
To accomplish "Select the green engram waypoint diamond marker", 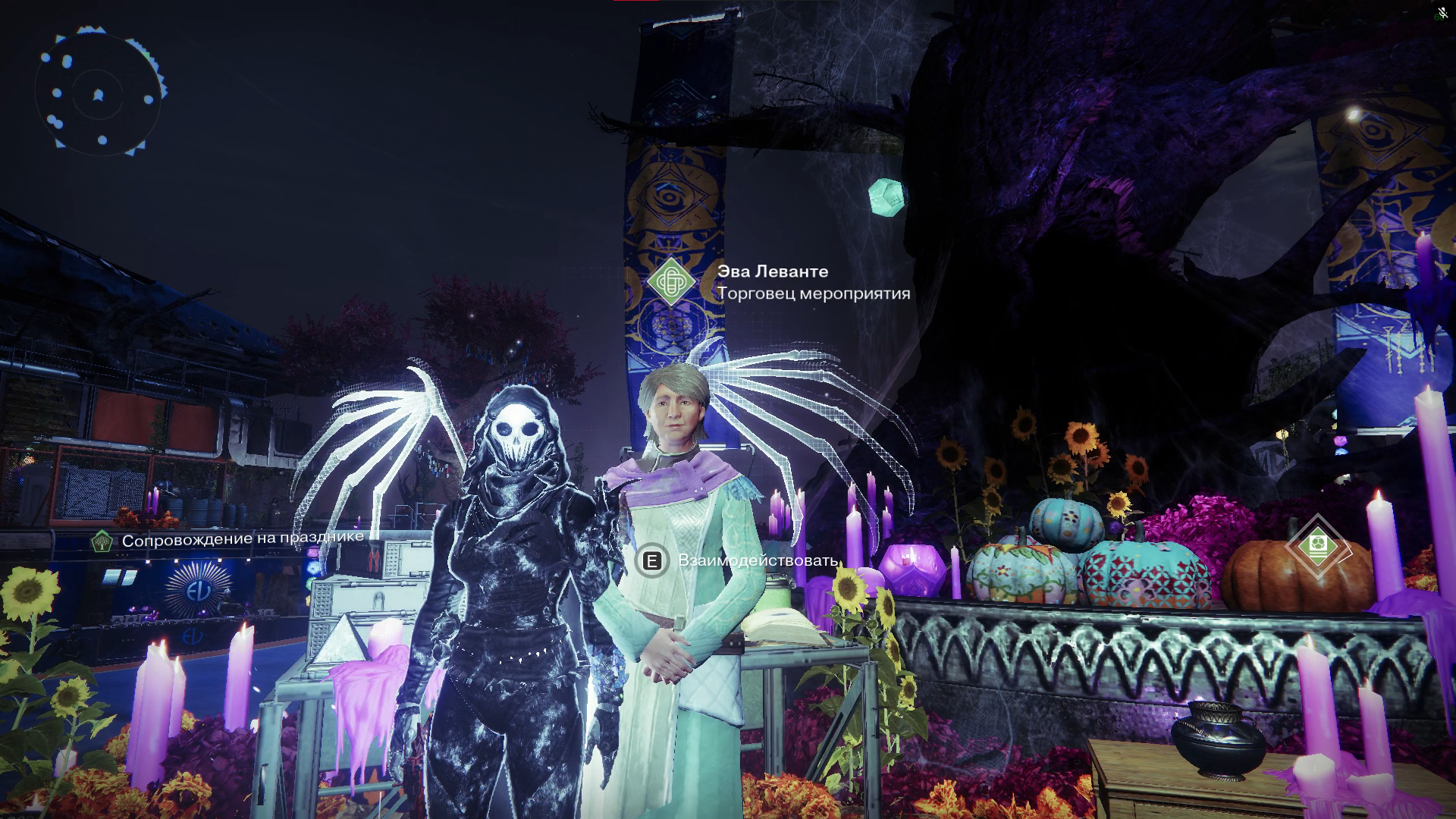I will click(1317, 546).
